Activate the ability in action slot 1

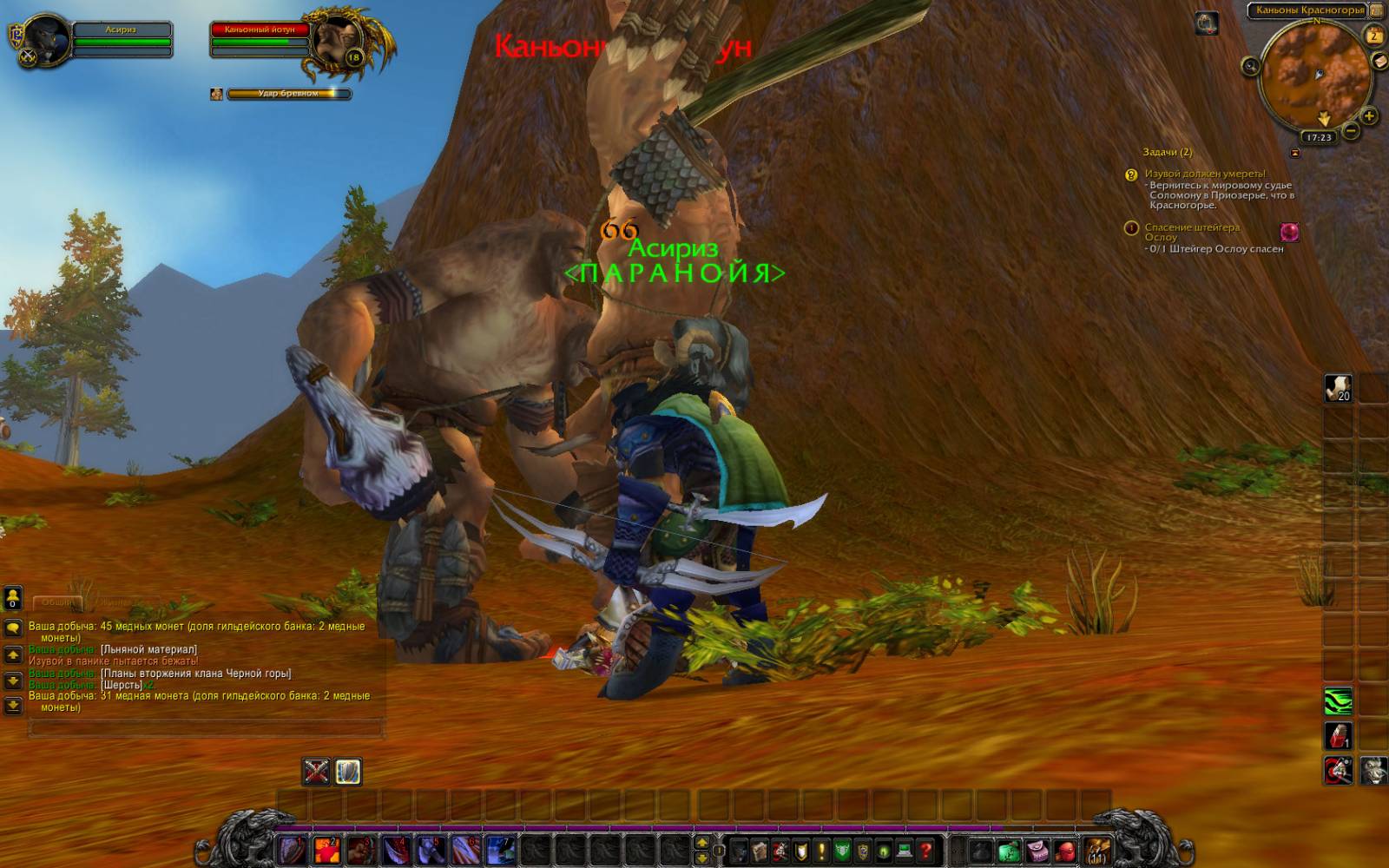click(x=293, y=850)
